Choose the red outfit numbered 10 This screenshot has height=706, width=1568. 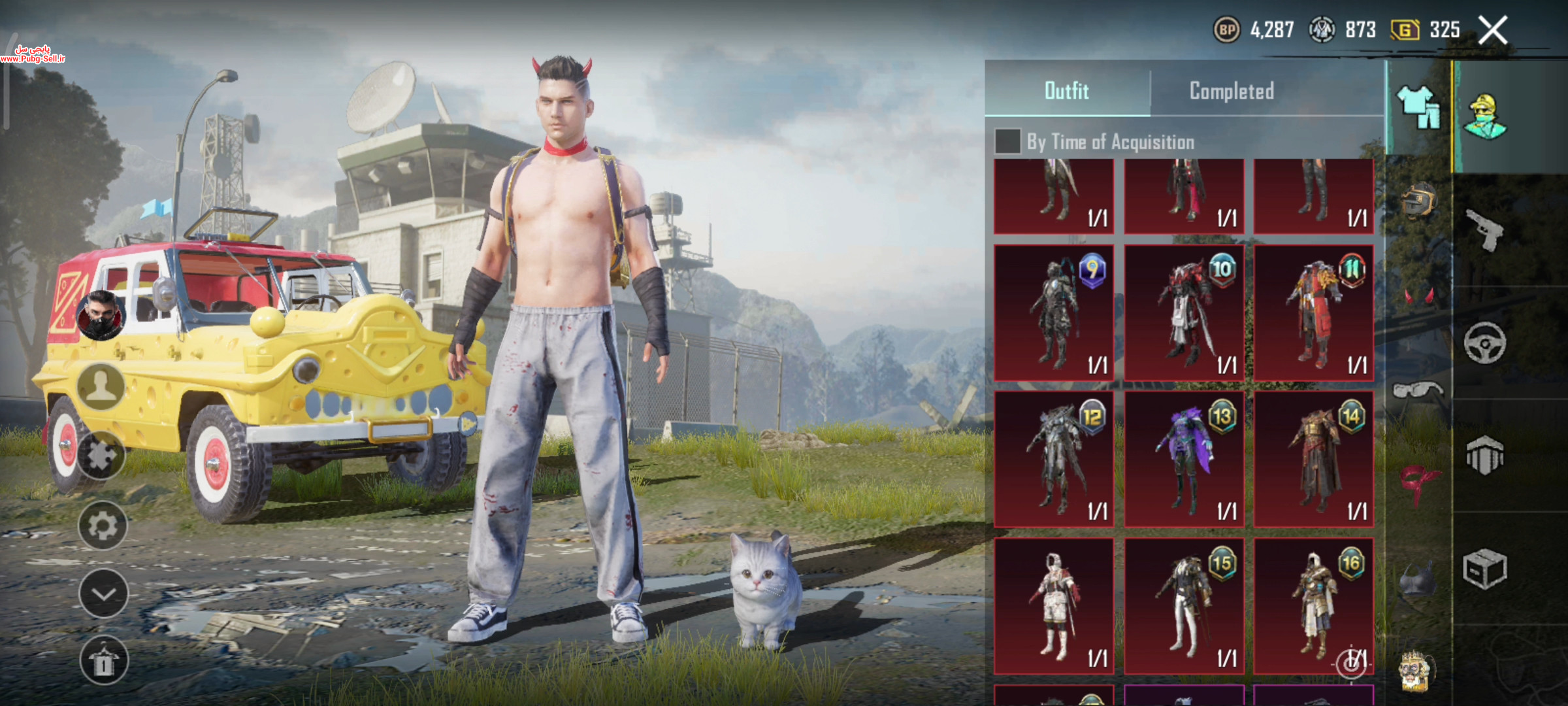pyautogui.click(x=1184, y=312)
